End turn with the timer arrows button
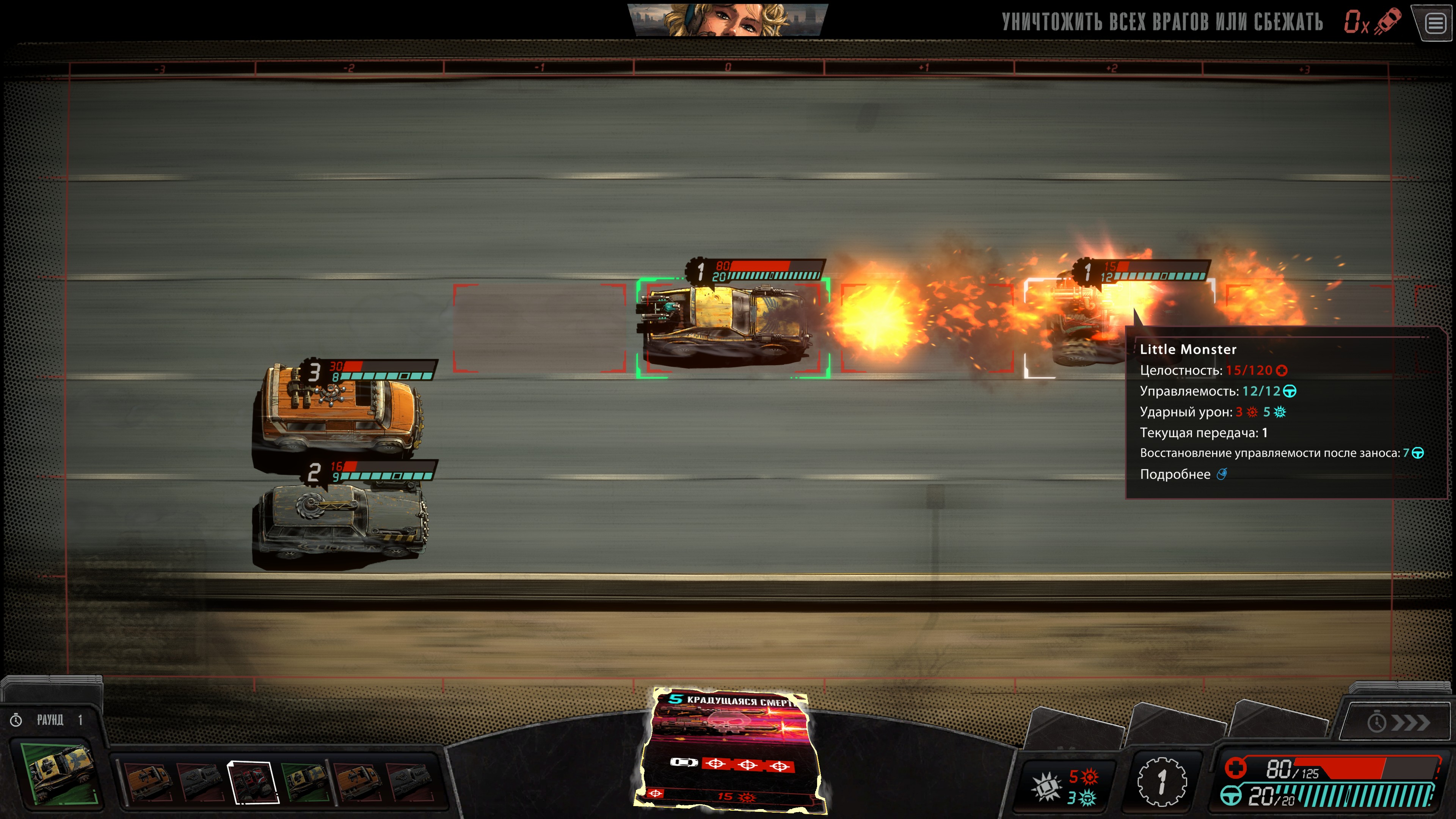Image resolution: width=1456 pixels, height=819 pixels. pyautogui.click(x=1398, y=722)
